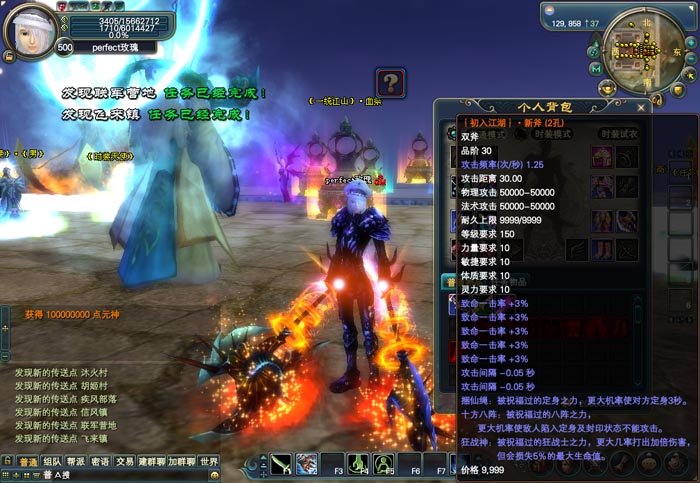Open the M map button beside the minimap

click(595, 68)
